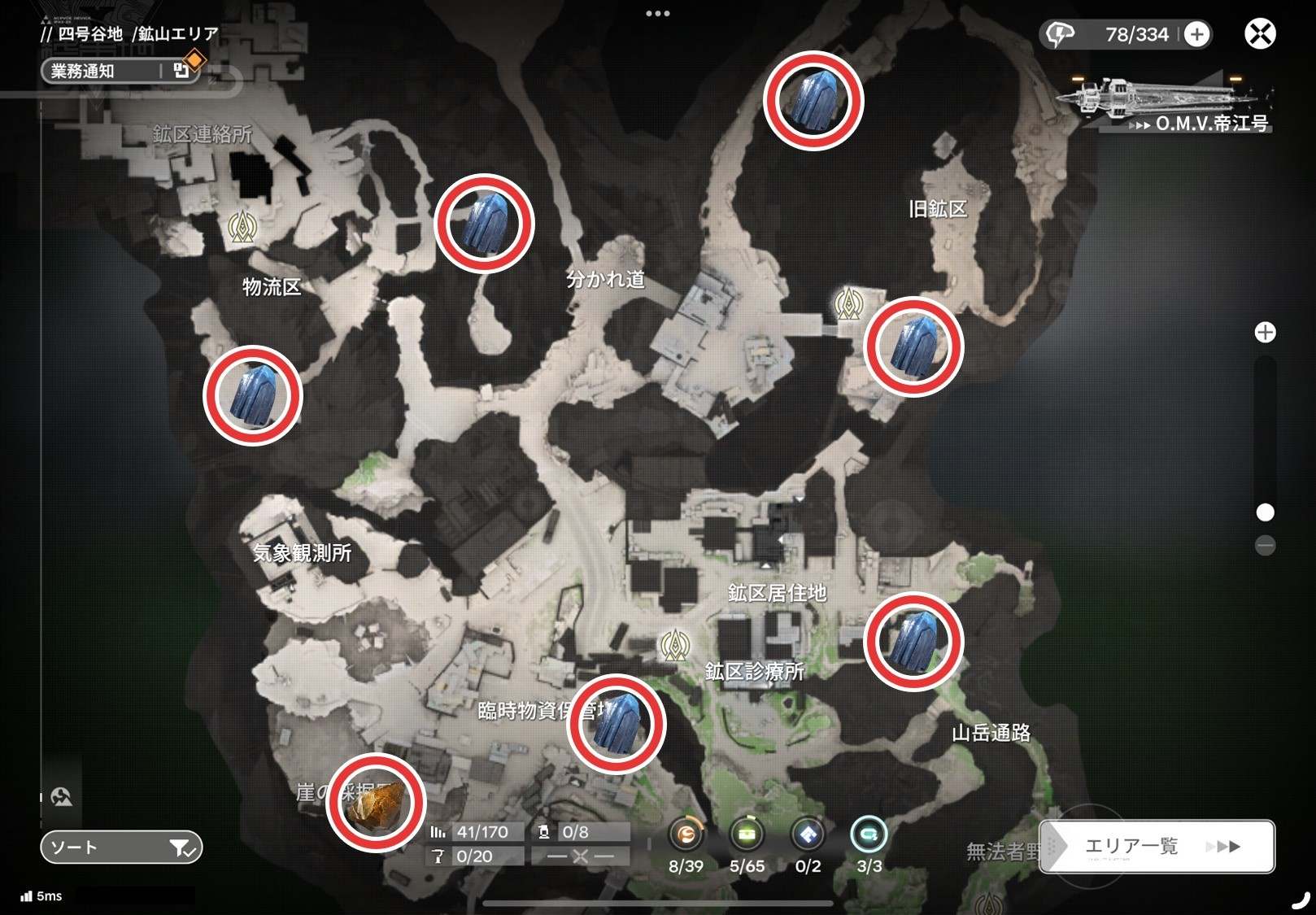Screen dimensions: 1316x915
Task: Zoom out the map with minus
Action: 1265,545
